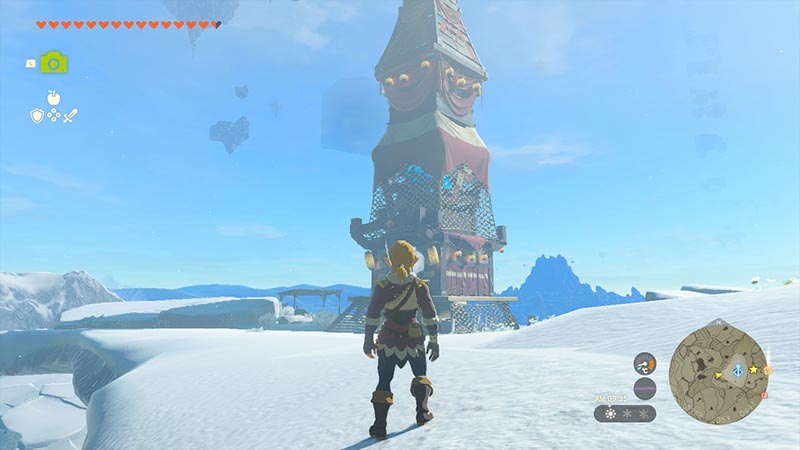The width and height of the screenshot is (800, 450).
Task: Choose the sword quick-select icon
Action: coord(70,116)
